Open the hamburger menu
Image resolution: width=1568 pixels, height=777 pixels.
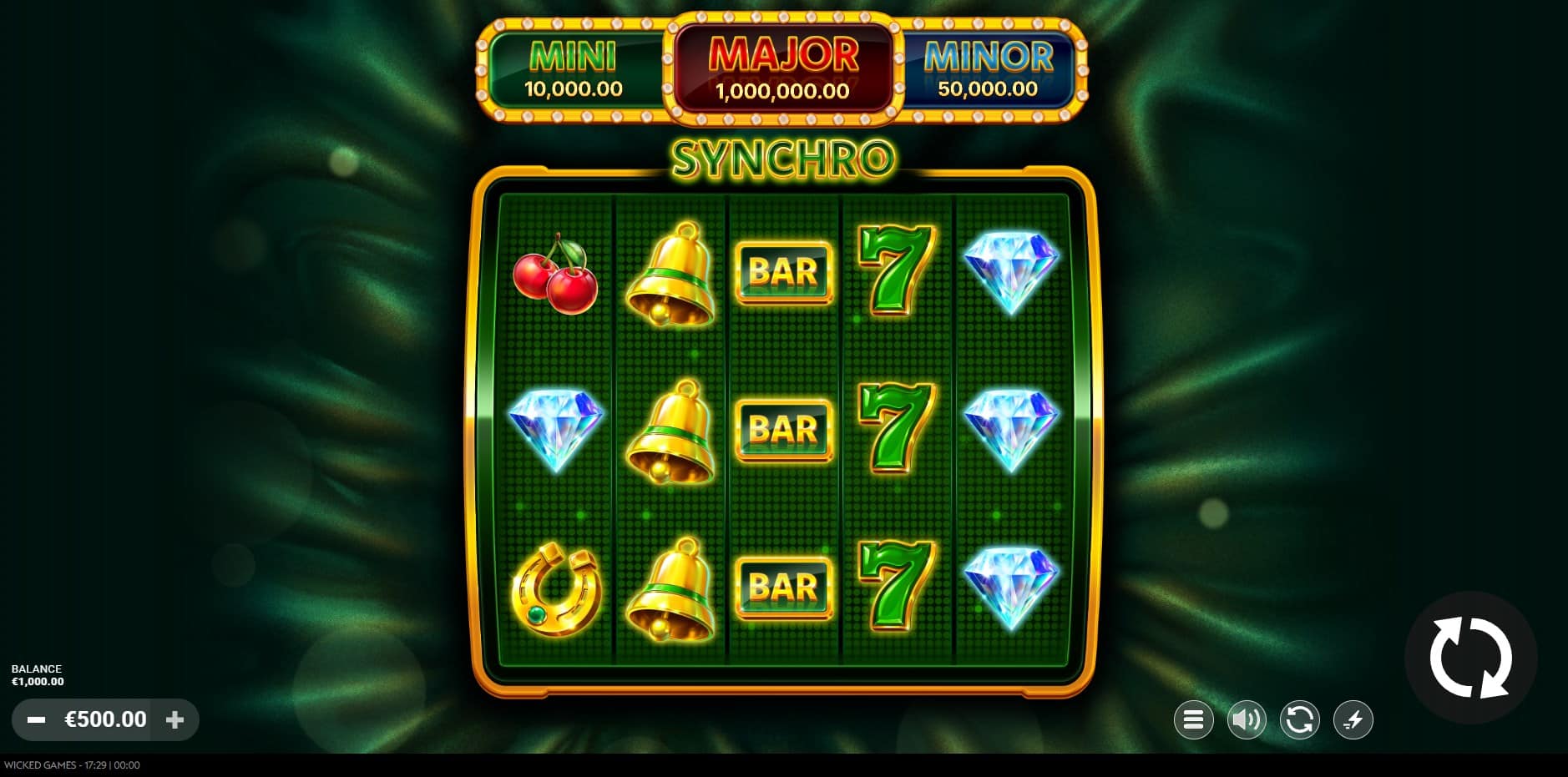[x=1193, y=719]
